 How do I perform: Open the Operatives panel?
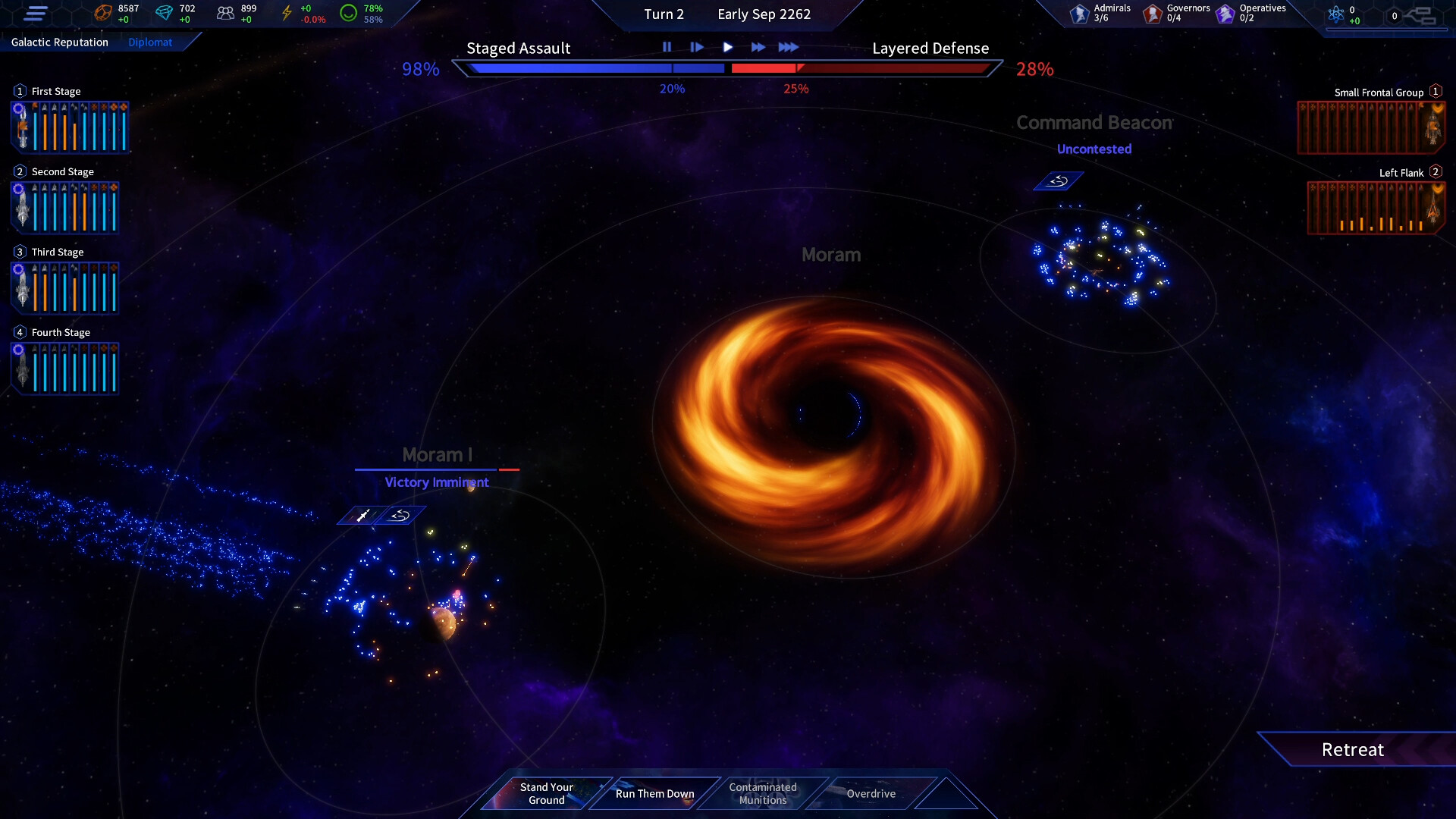pyautogui.click(x=1224, y=11)
